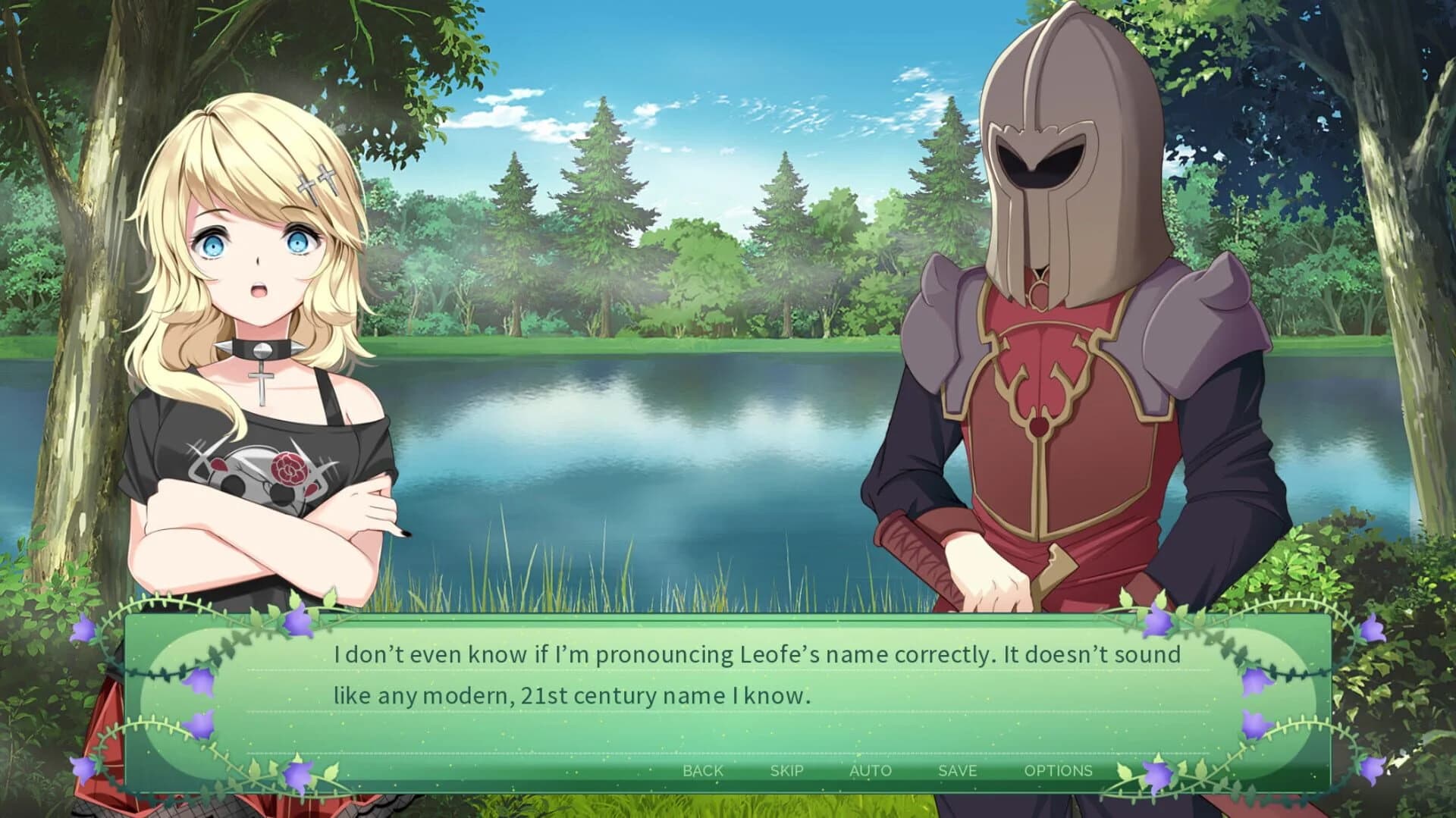Image resolution: width=1456 pixels, height=818 pixels.
Task: Select BACK to rewind the dialogue
Action: click(x=704, y=770)
